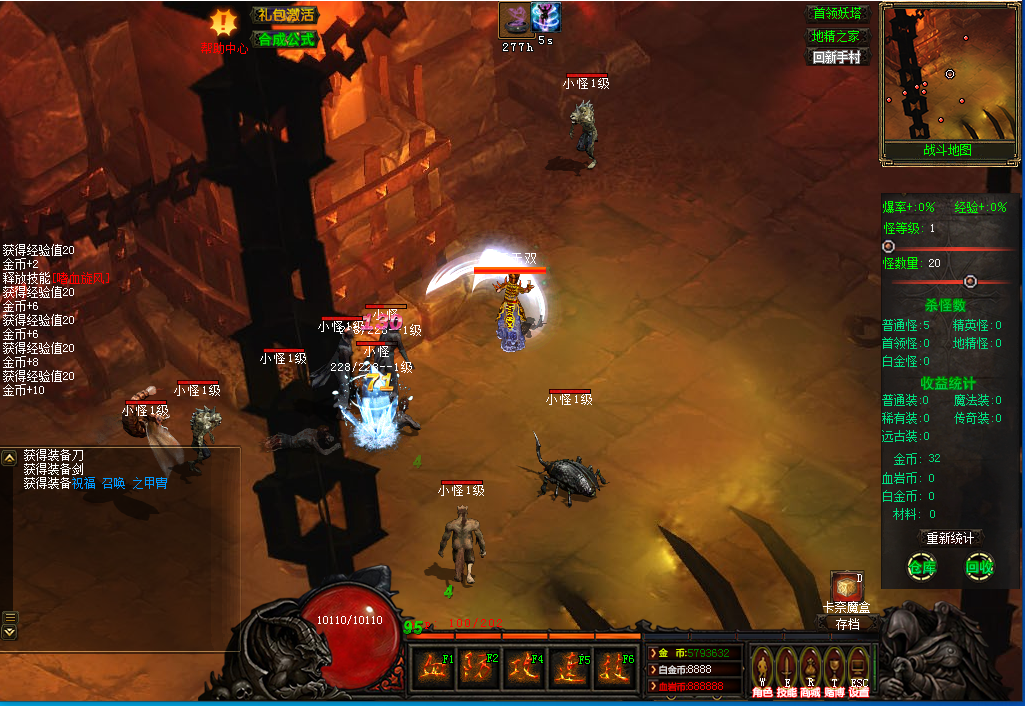Open the 首领妖塔 boss tower
1025x706 pixels.
[x=836, y=14]
